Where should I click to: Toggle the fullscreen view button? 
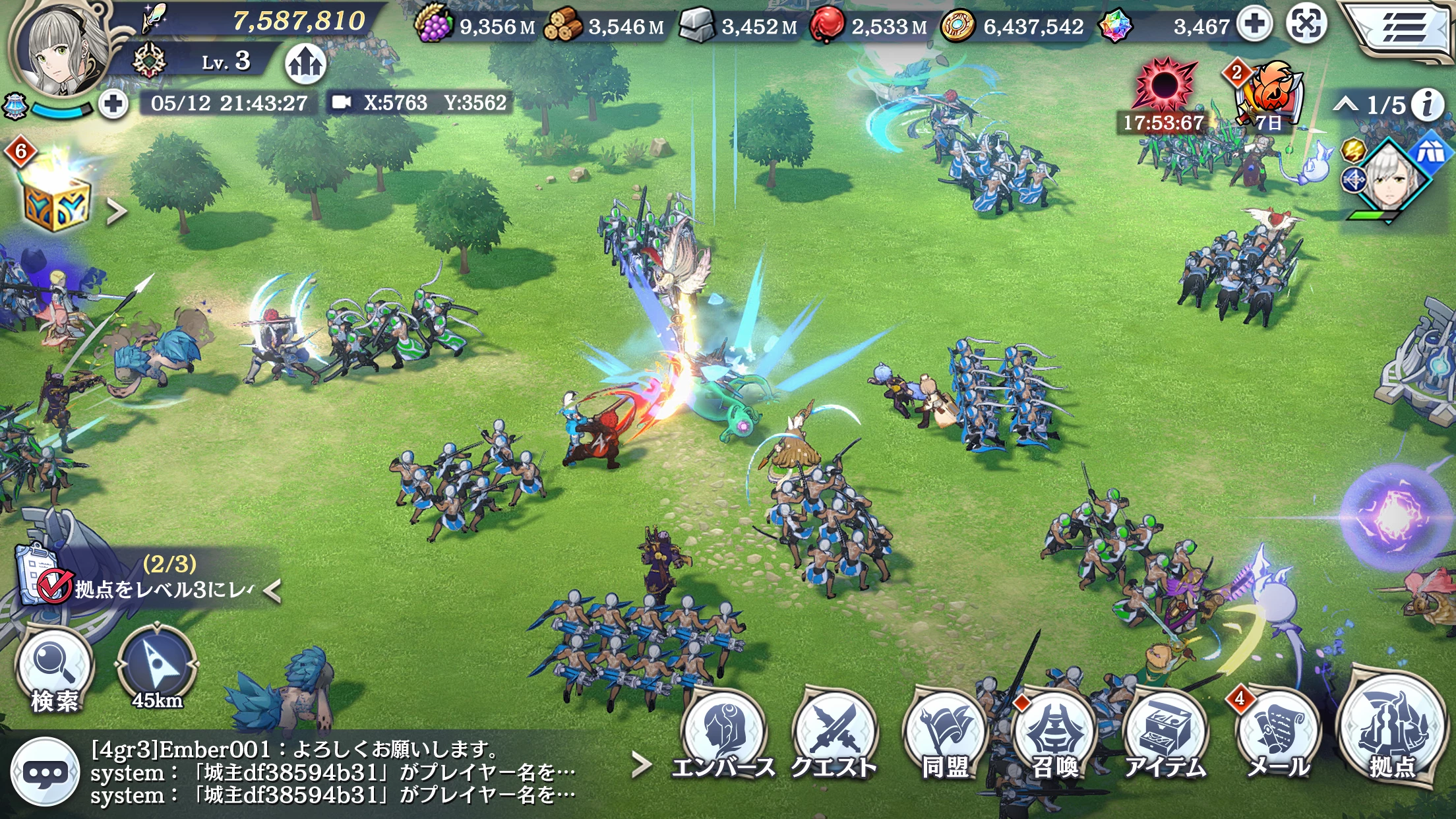pyautogui.click(x=1306, y=25)
